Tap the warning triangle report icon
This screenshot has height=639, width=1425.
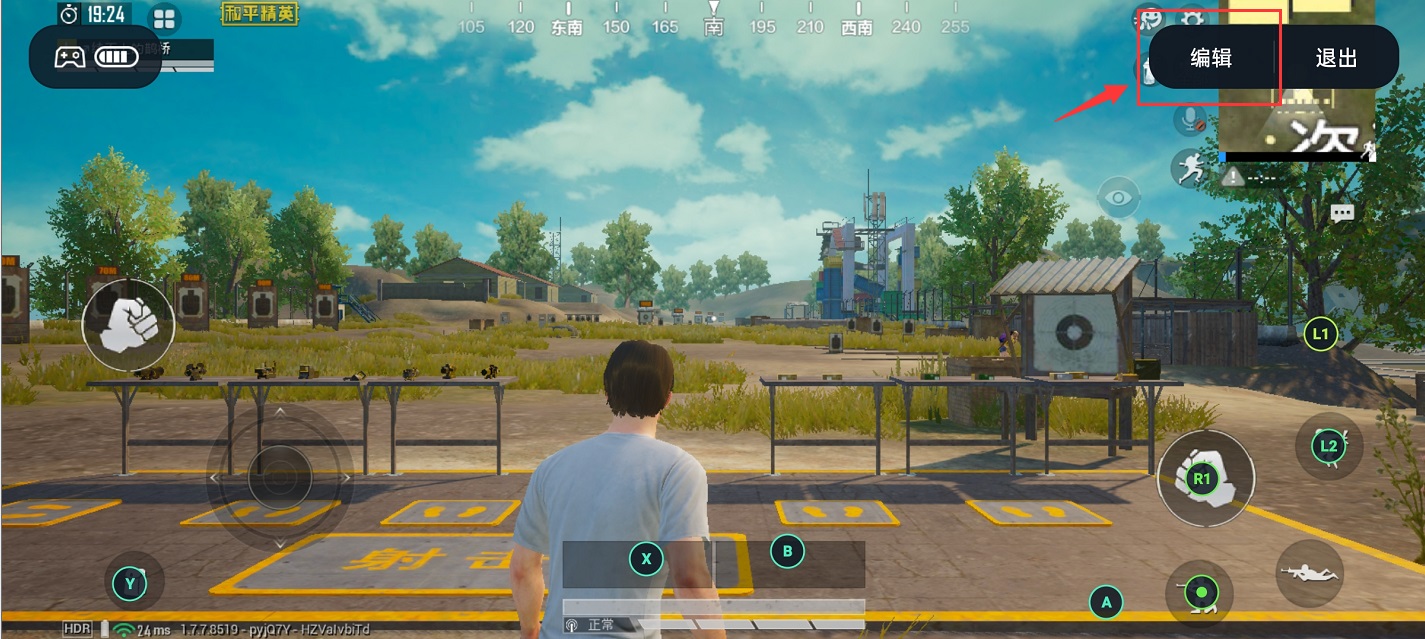pyautogui.click(x=1233, y=177)
